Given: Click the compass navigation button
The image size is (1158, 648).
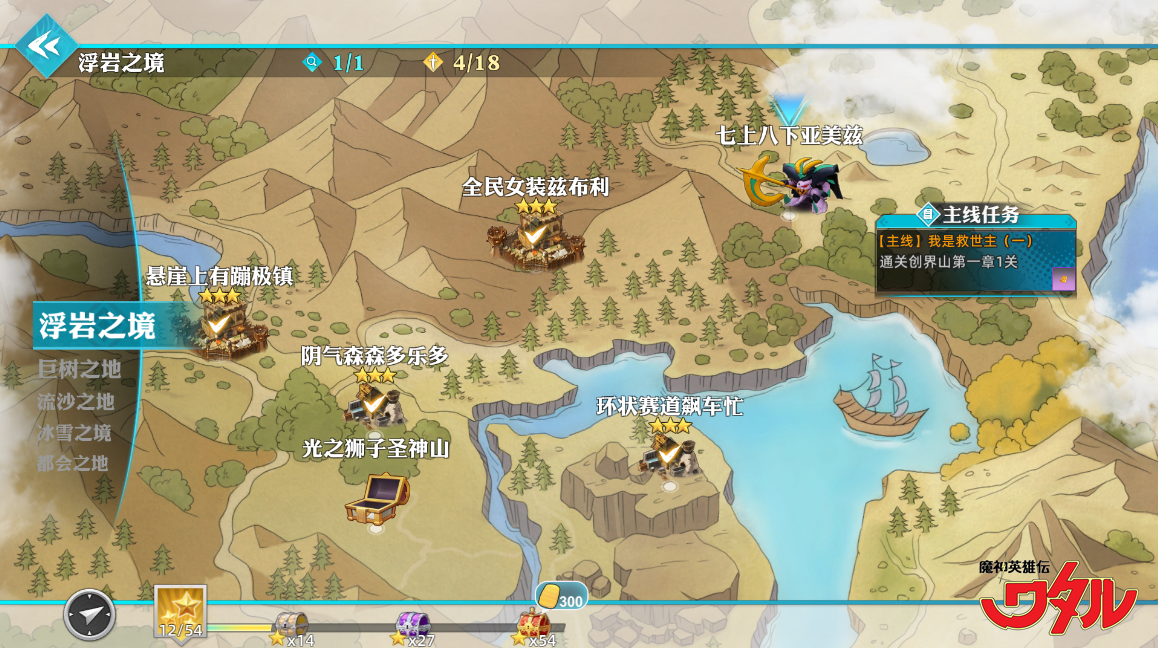Looking at the screenshot, I should 90,614.
